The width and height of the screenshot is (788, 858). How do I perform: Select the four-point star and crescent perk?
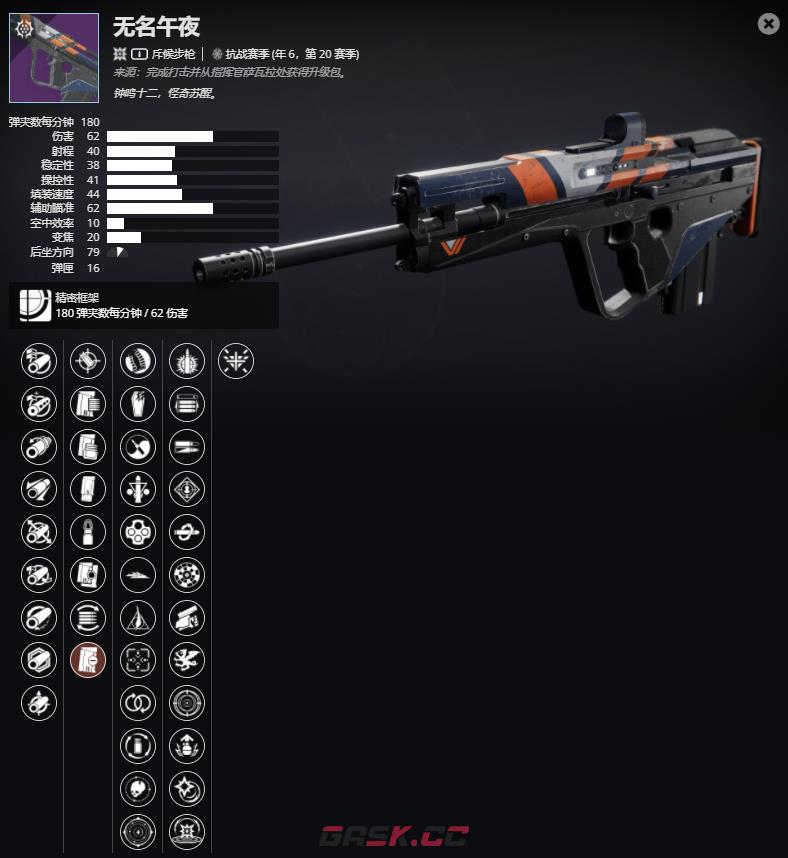pos(187,788)
